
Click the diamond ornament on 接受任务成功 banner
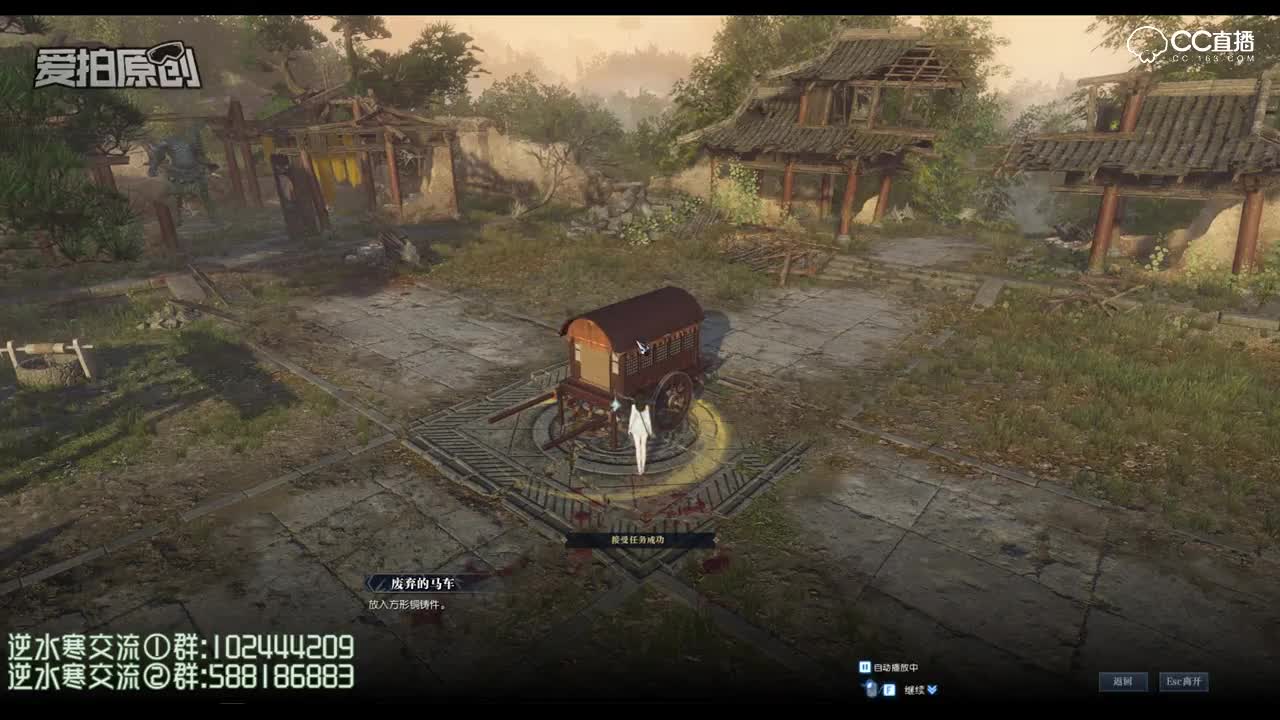tap(565, 539)
